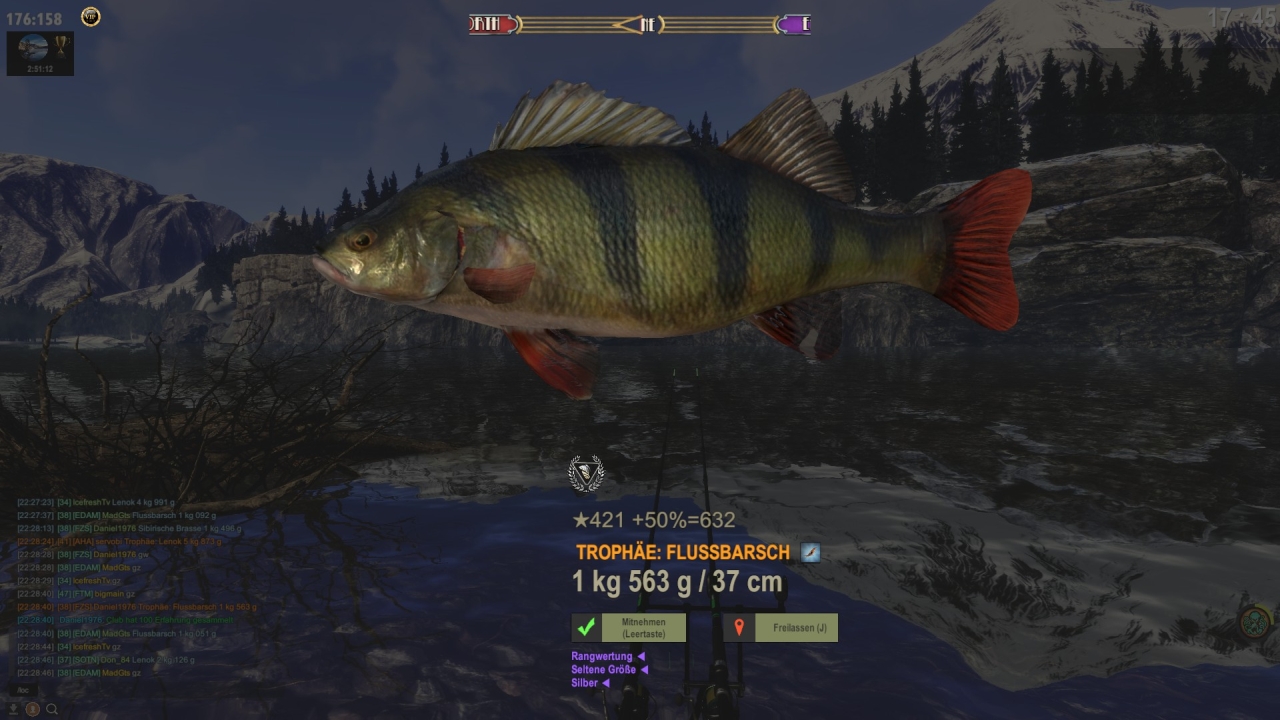1280x720 pixels.
Task: Keep the fish with the Mitnehmen button
Action: (628, 628)
